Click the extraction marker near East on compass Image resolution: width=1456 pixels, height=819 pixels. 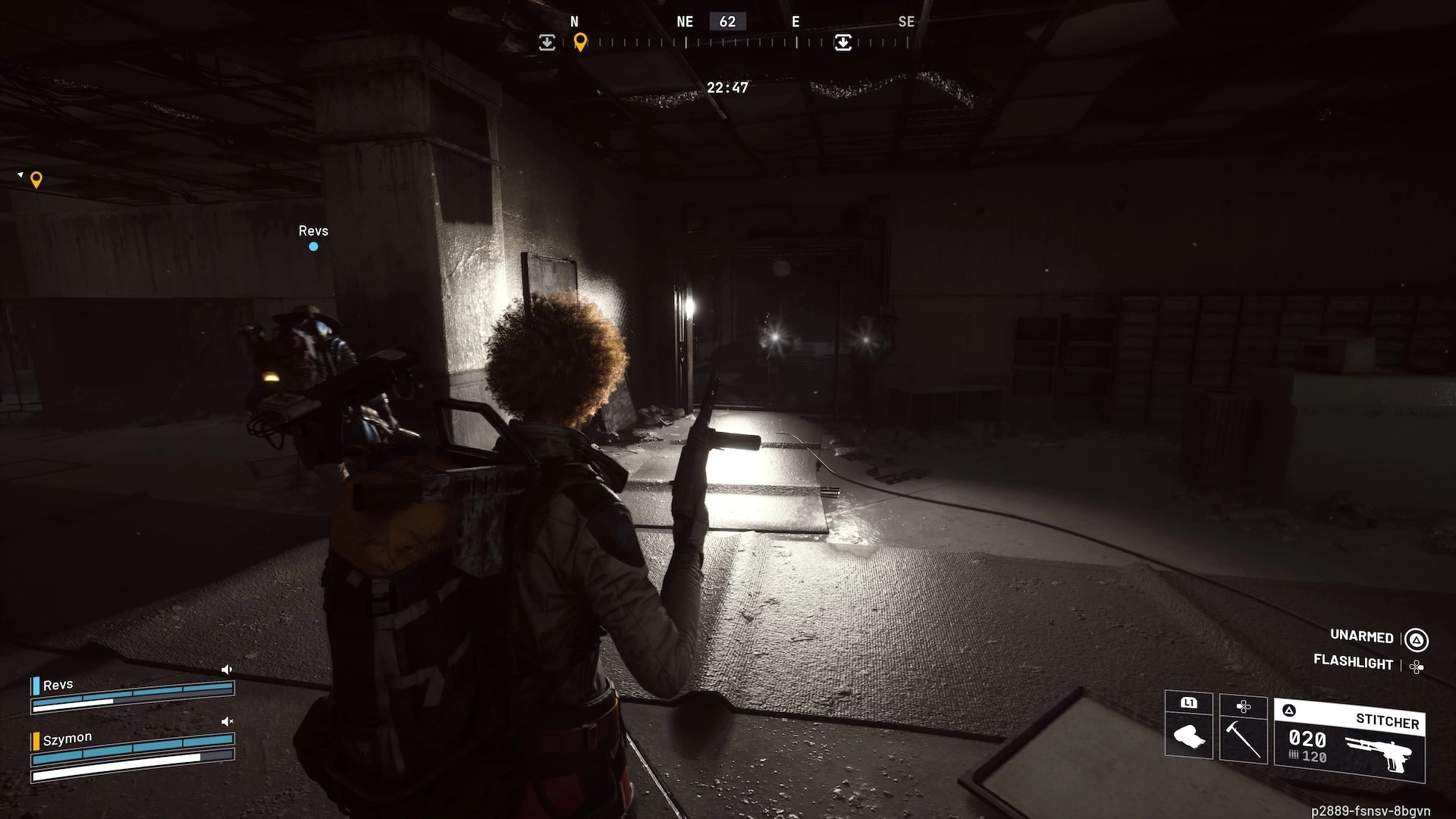(x=843, y=42)
